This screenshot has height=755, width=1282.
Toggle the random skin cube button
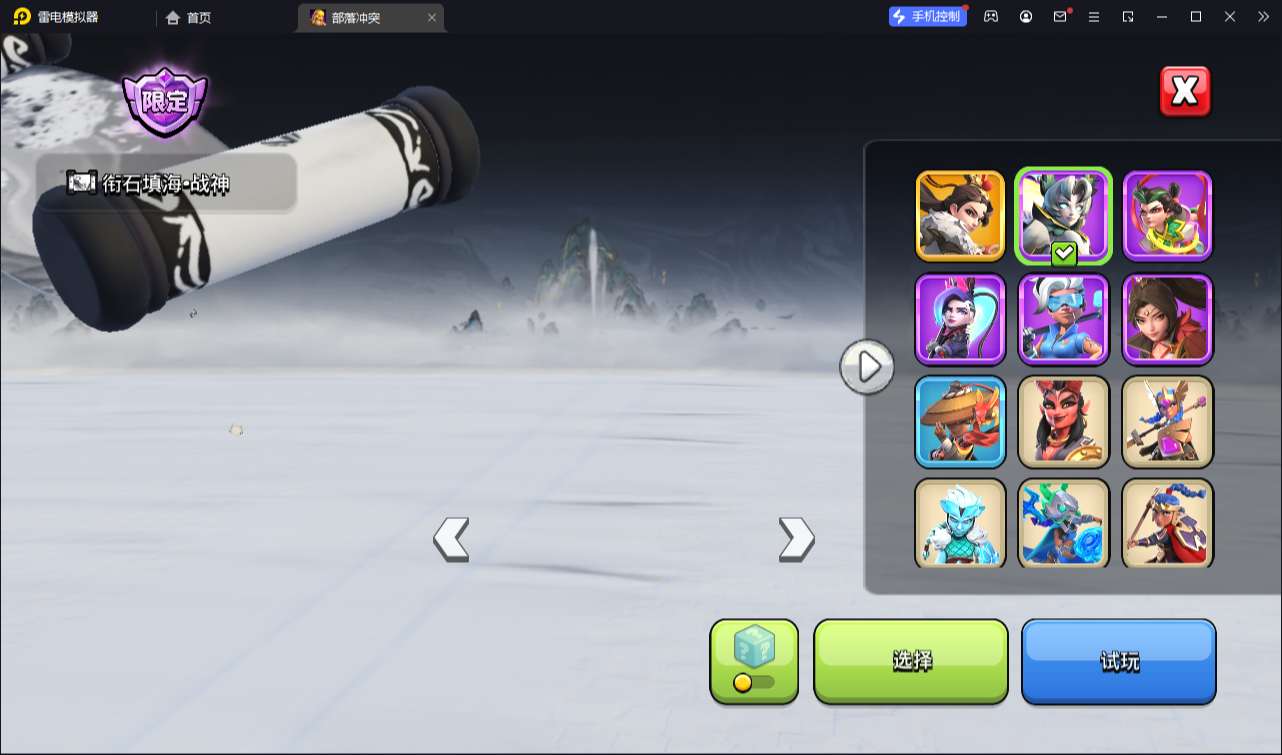pos(754,661)
